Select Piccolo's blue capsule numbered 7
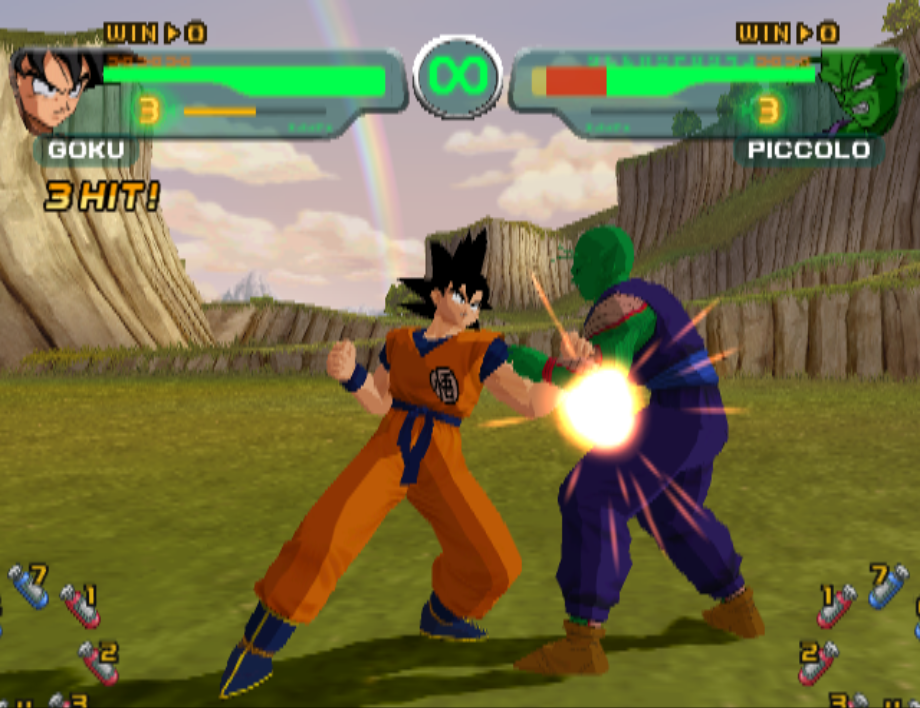The image size is (920, 708). pyautogui.click(x=887, y=586)
